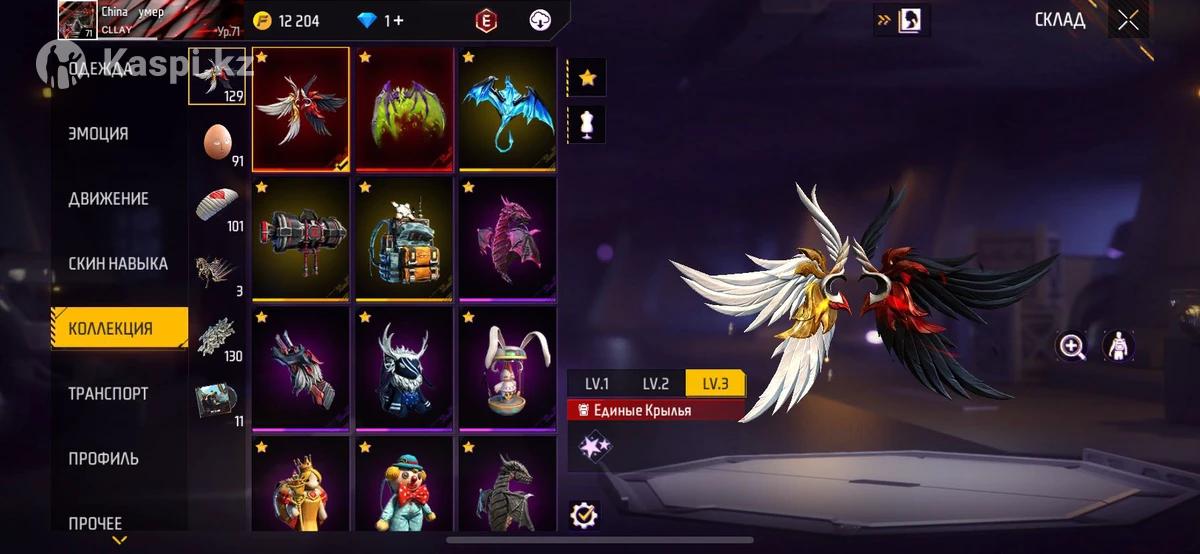Open the ОДЕЖДА category

[x=100, y=69]
